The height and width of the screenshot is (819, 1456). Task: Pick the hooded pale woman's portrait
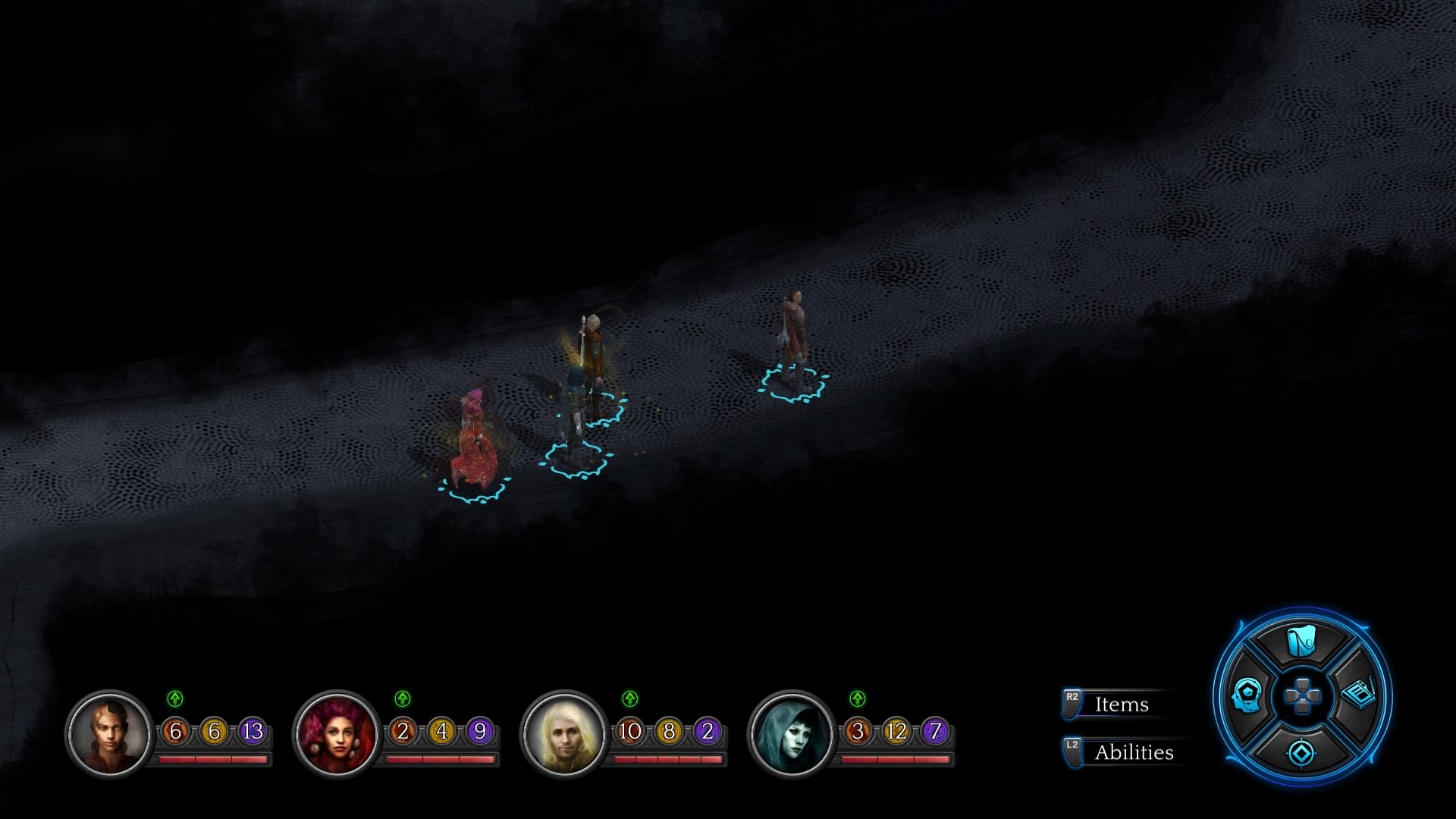pyautogui.click(x=792, y=734)
